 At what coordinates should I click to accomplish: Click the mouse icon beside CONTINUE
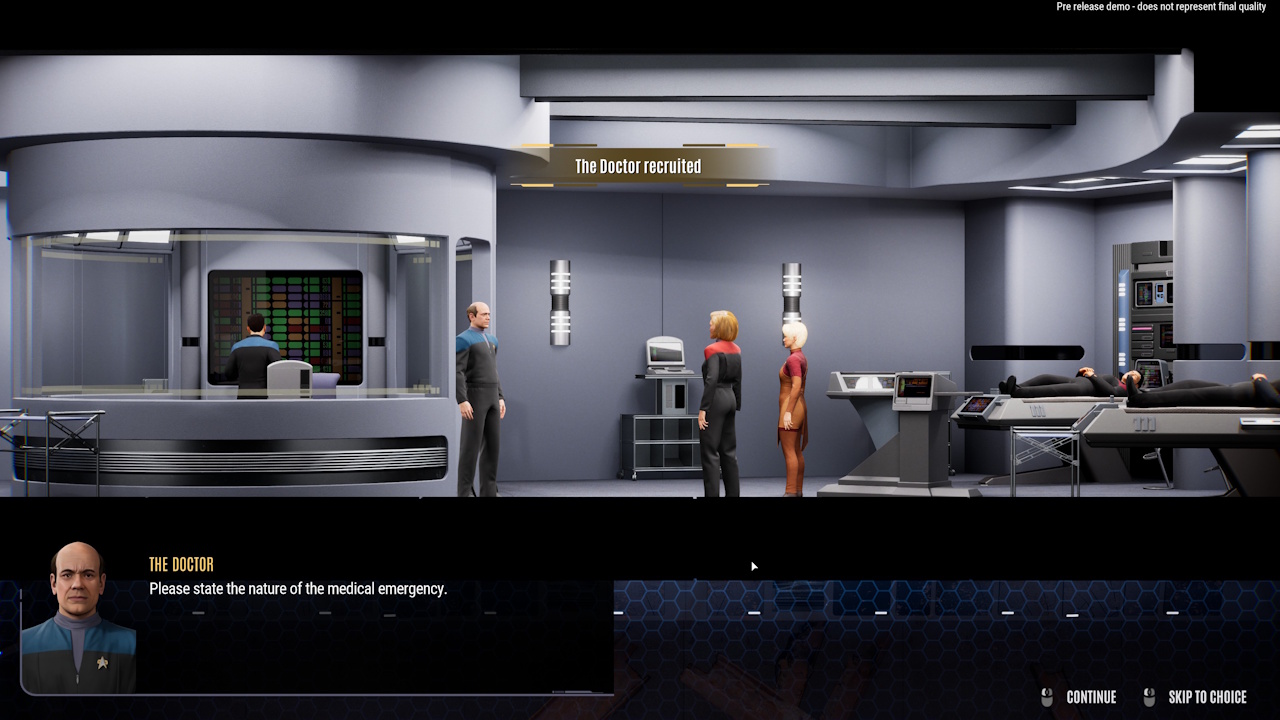click(1047, 697)
